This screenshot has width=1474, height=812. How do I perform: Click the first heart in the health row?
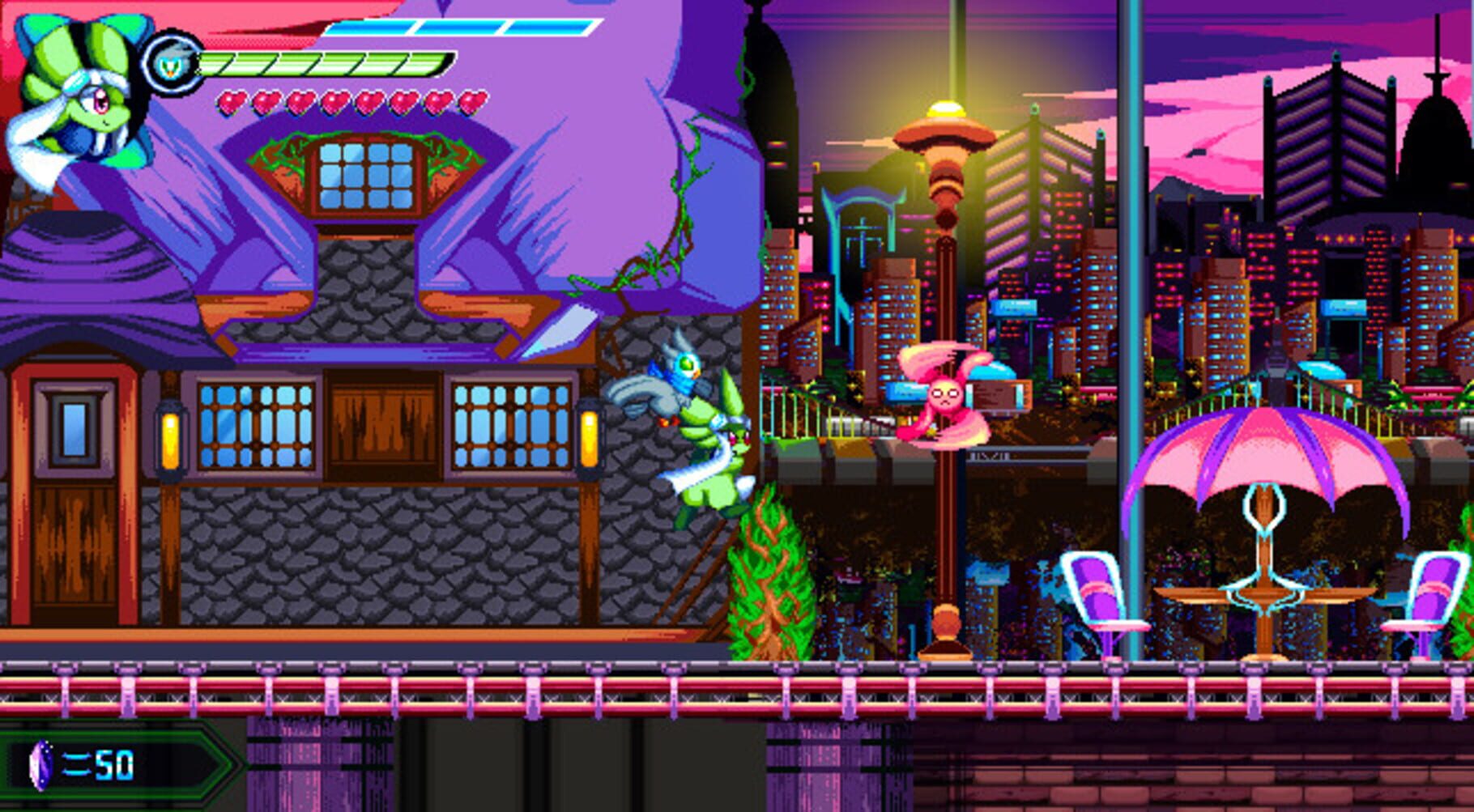(x=232, y=101)
